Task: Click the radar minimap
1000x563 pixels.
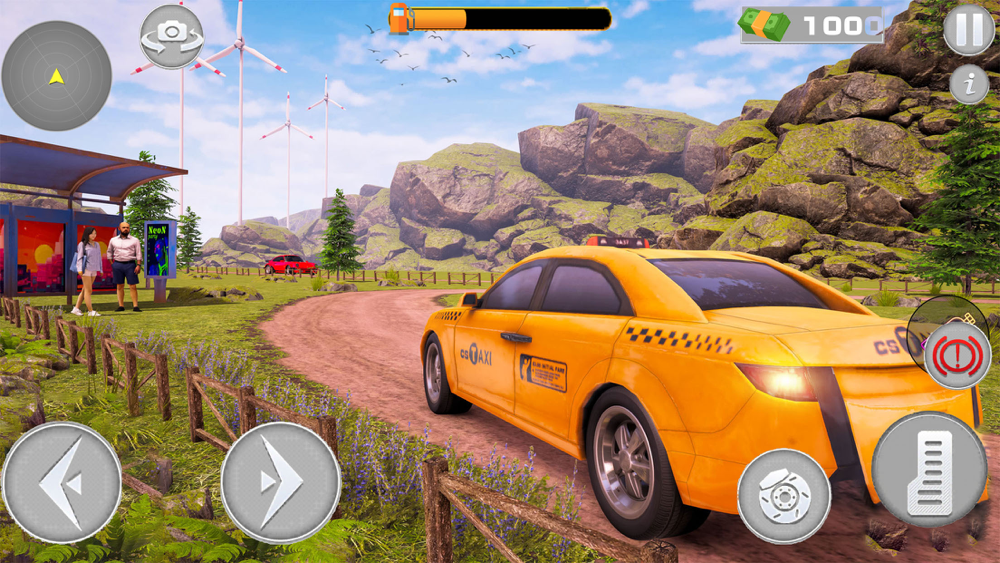Action: [x=57, y=76]
